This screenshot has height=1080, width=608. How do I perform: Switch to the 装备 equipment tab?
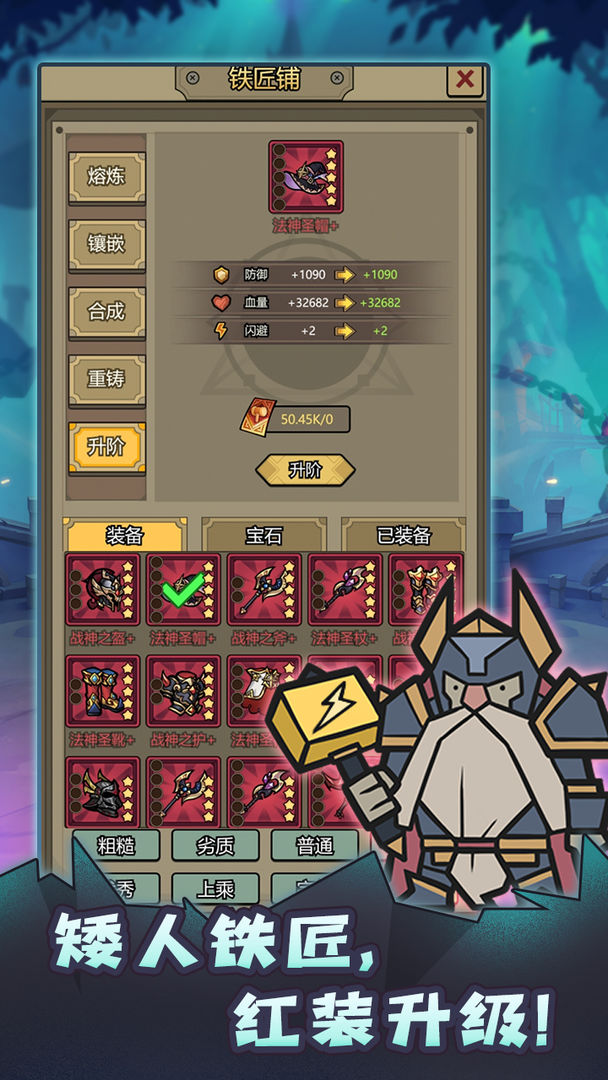pyautogui.click(x=125, y=536)
